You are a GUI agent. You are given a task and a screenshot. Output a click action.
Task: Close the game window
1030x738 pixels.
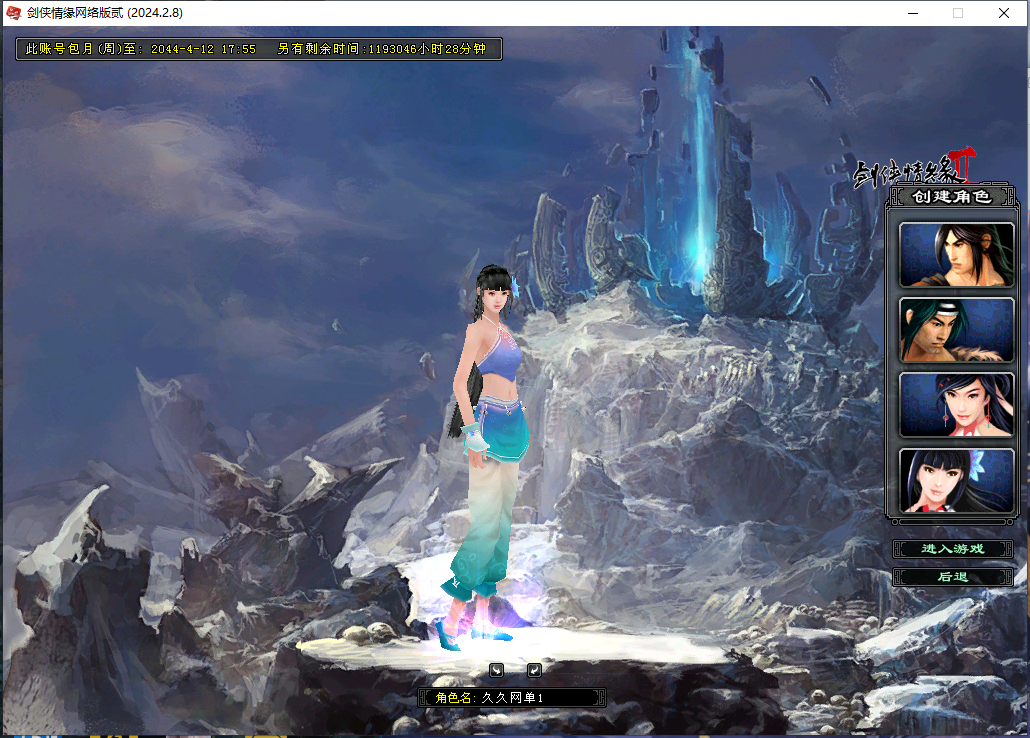coord(1004,13)
